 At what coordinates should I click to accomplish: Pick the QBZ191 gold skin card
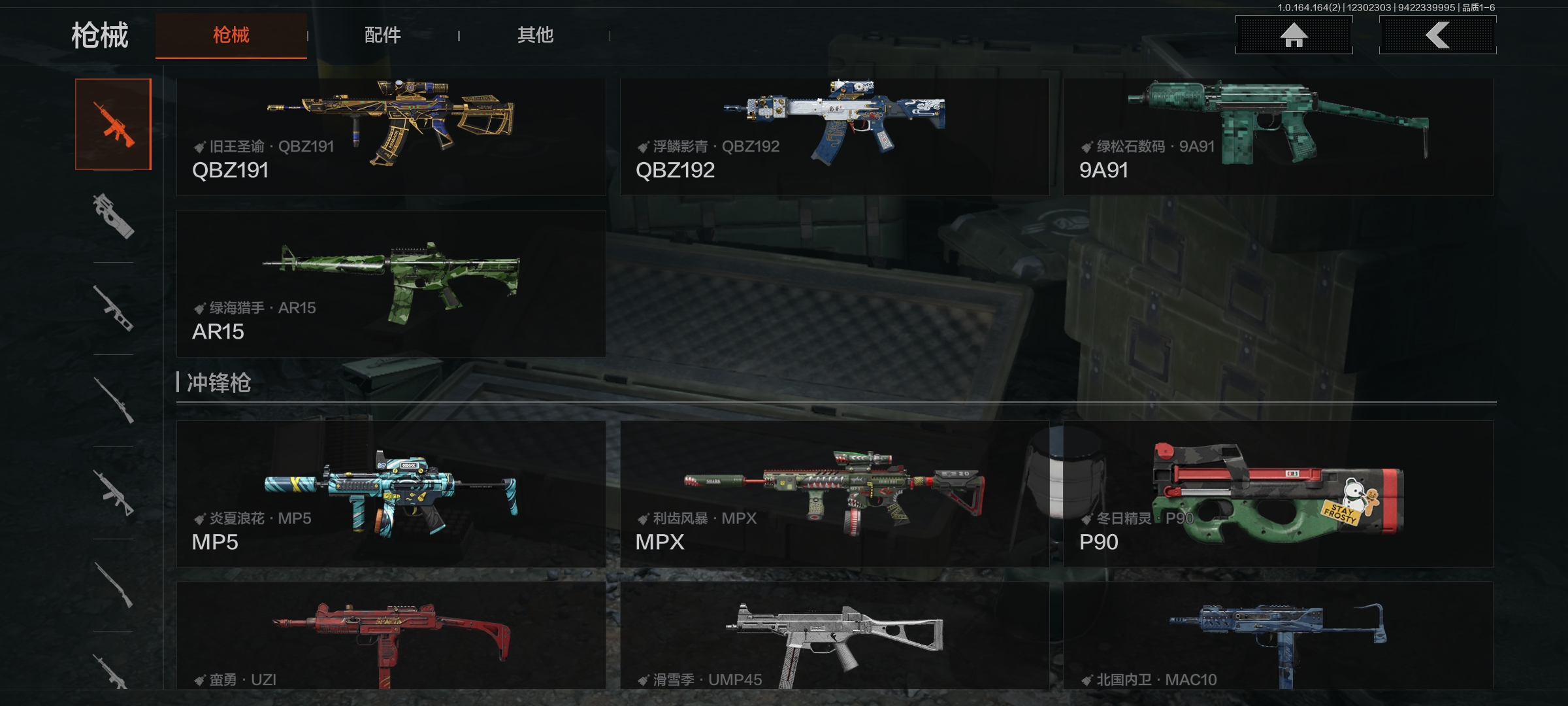(391, 137)
